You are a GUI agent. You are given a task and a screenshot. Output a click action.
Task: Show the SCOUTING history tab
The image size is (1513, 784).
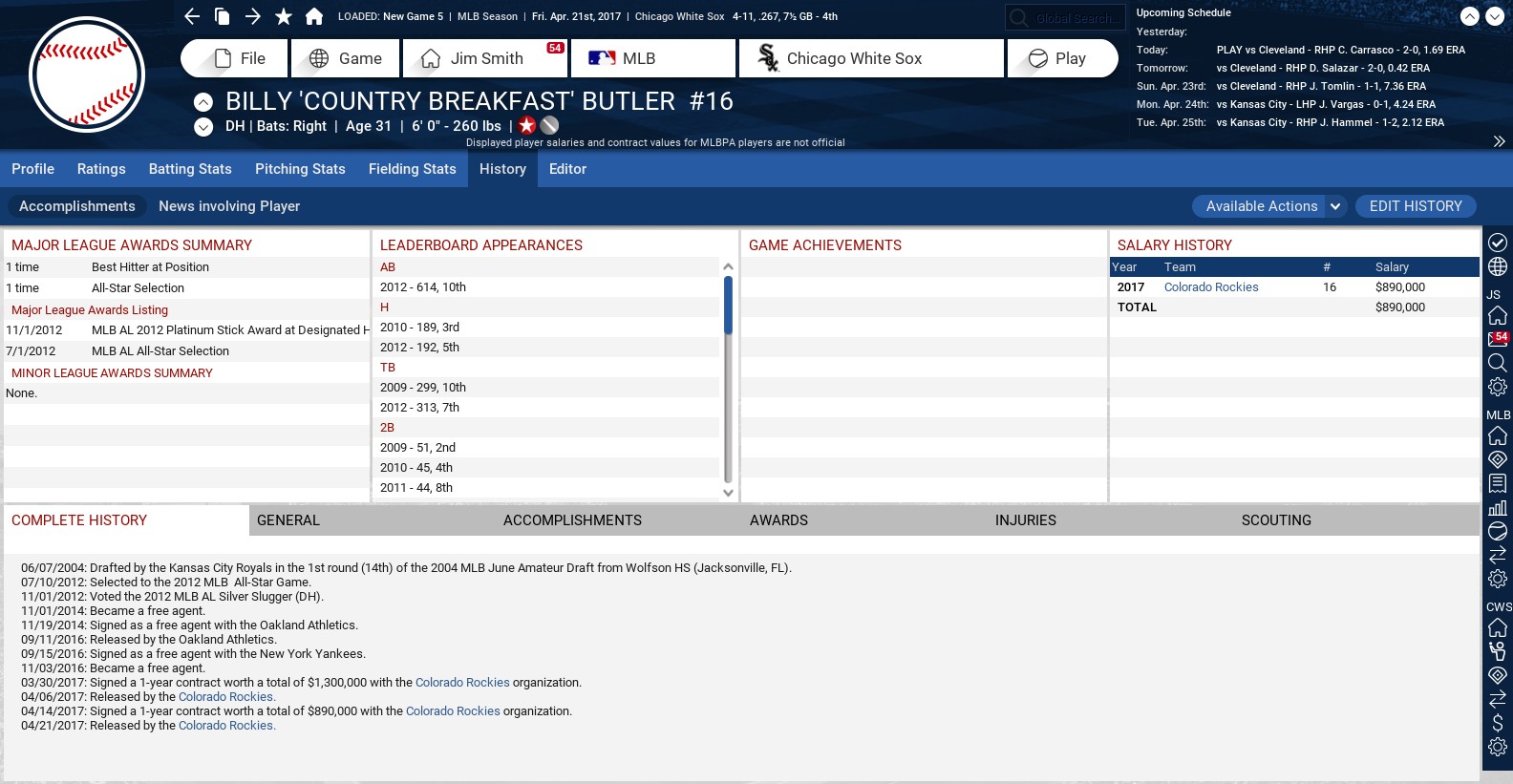pyautogui.click(x=1276, y=520)
